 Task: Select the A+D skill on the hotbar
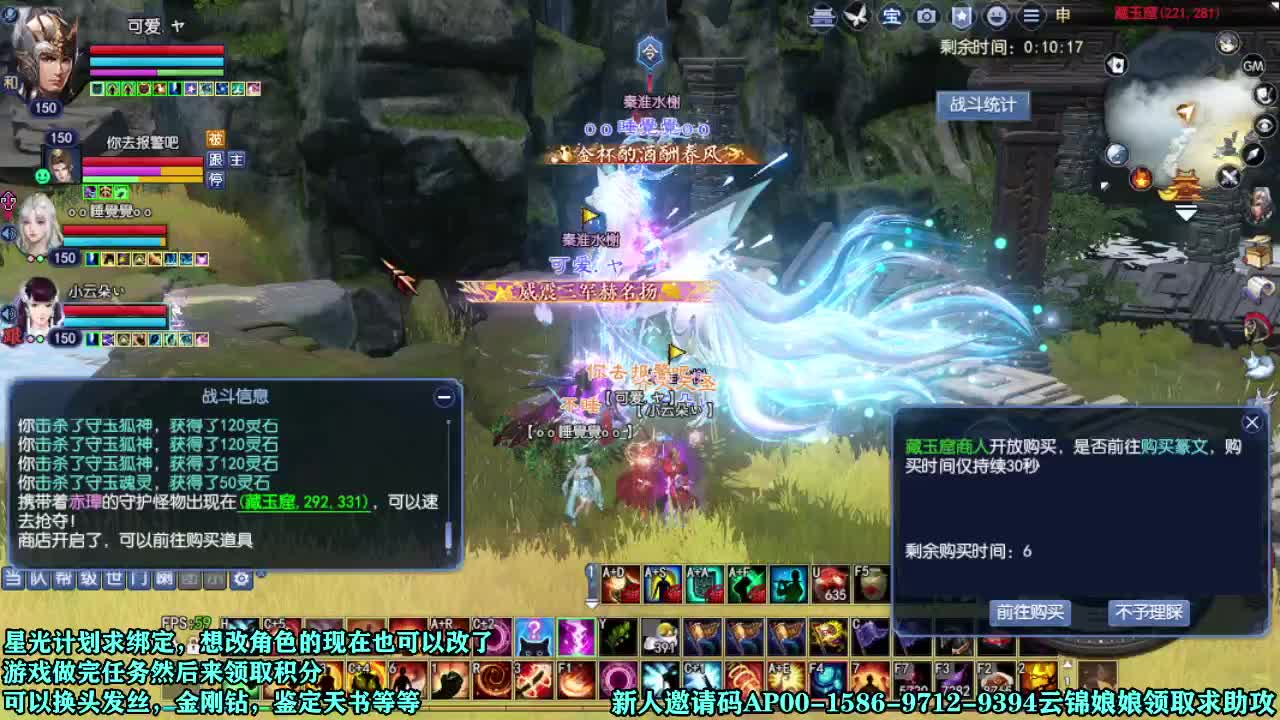click(x=621, y=582)
